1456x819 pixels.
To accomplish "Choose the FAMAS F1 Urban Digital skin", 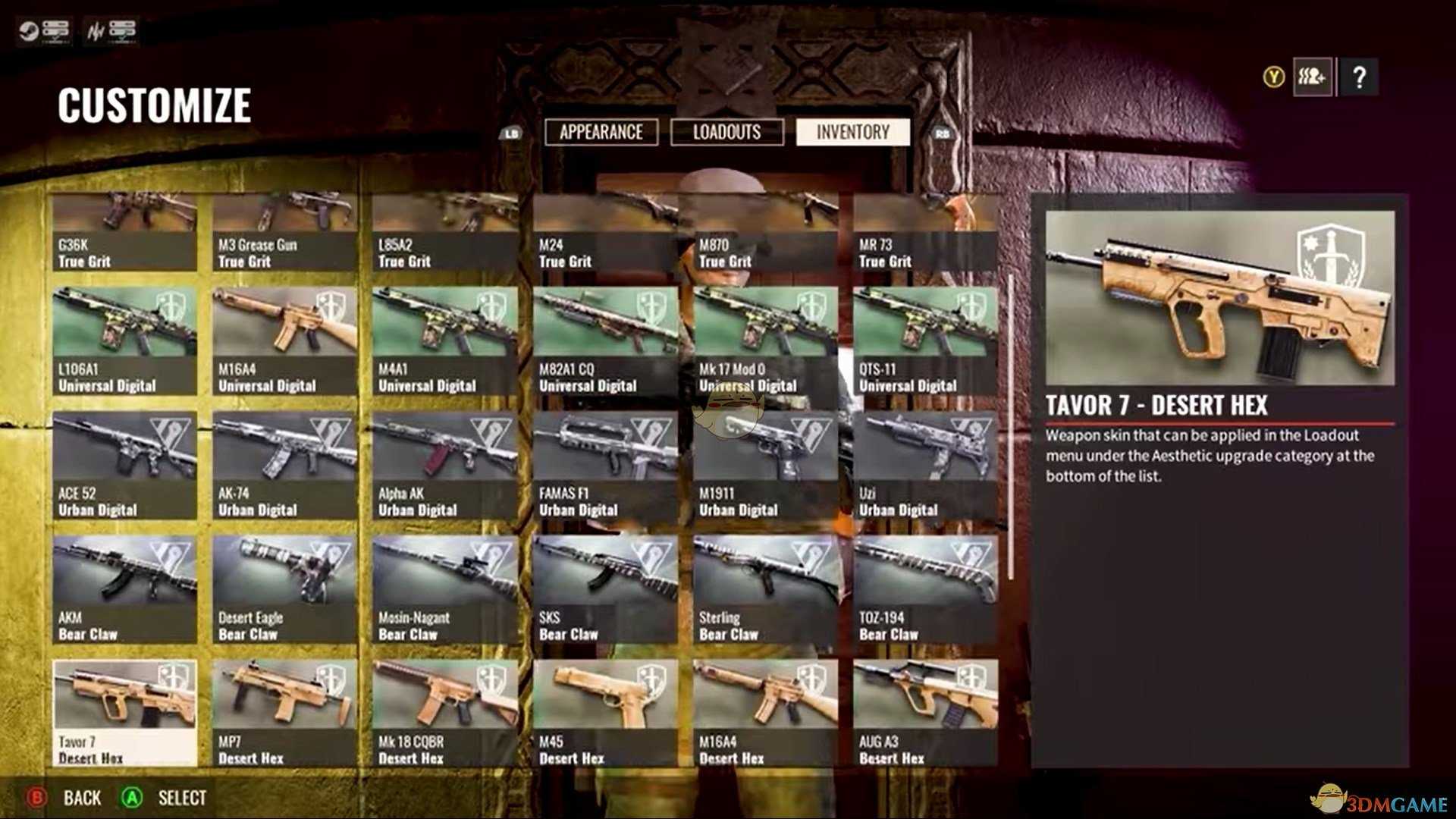I will [x=605, y=464].
